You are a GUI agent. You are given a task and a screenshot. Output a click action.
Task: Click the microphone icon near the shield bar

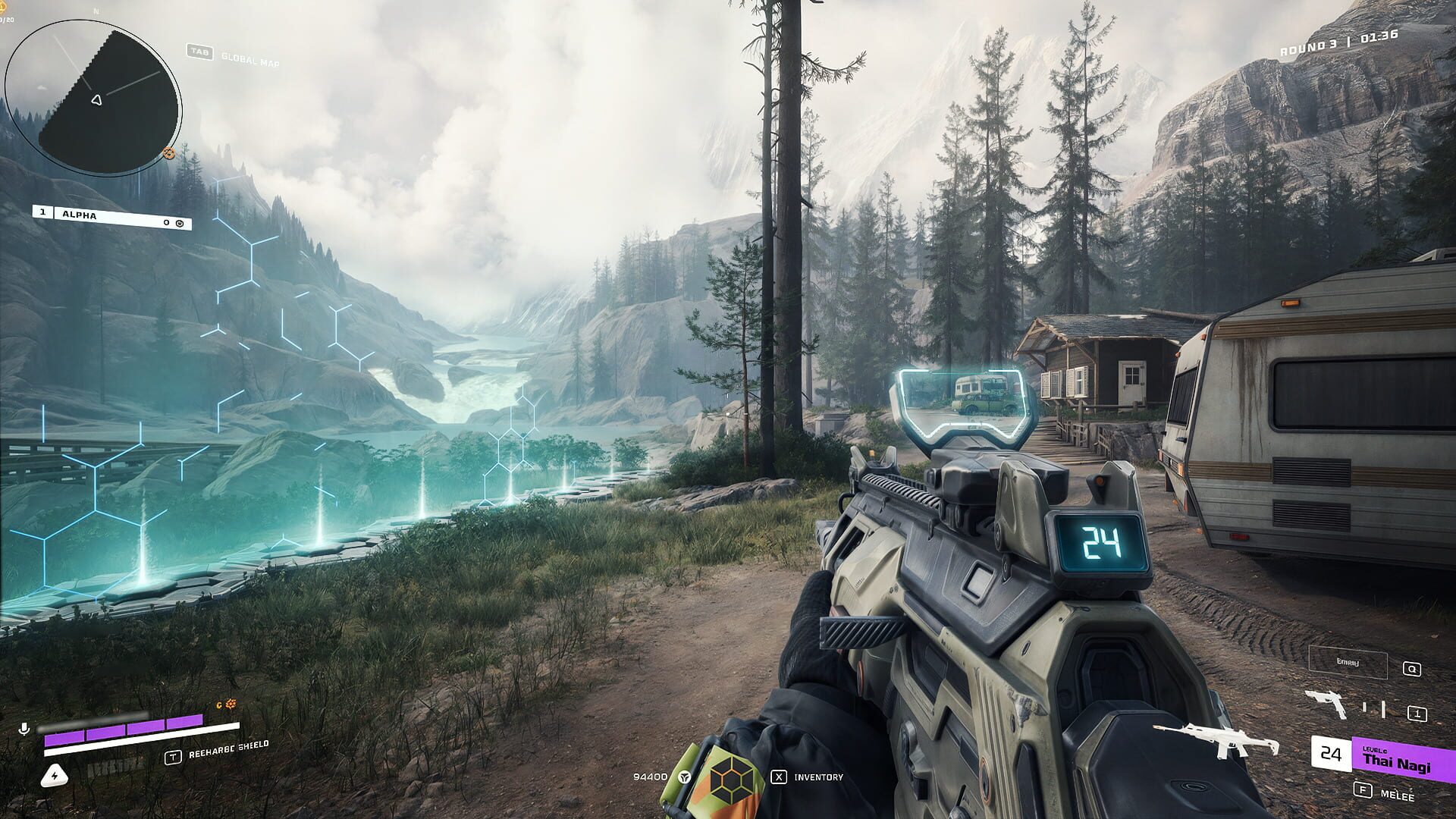[24, 728]
